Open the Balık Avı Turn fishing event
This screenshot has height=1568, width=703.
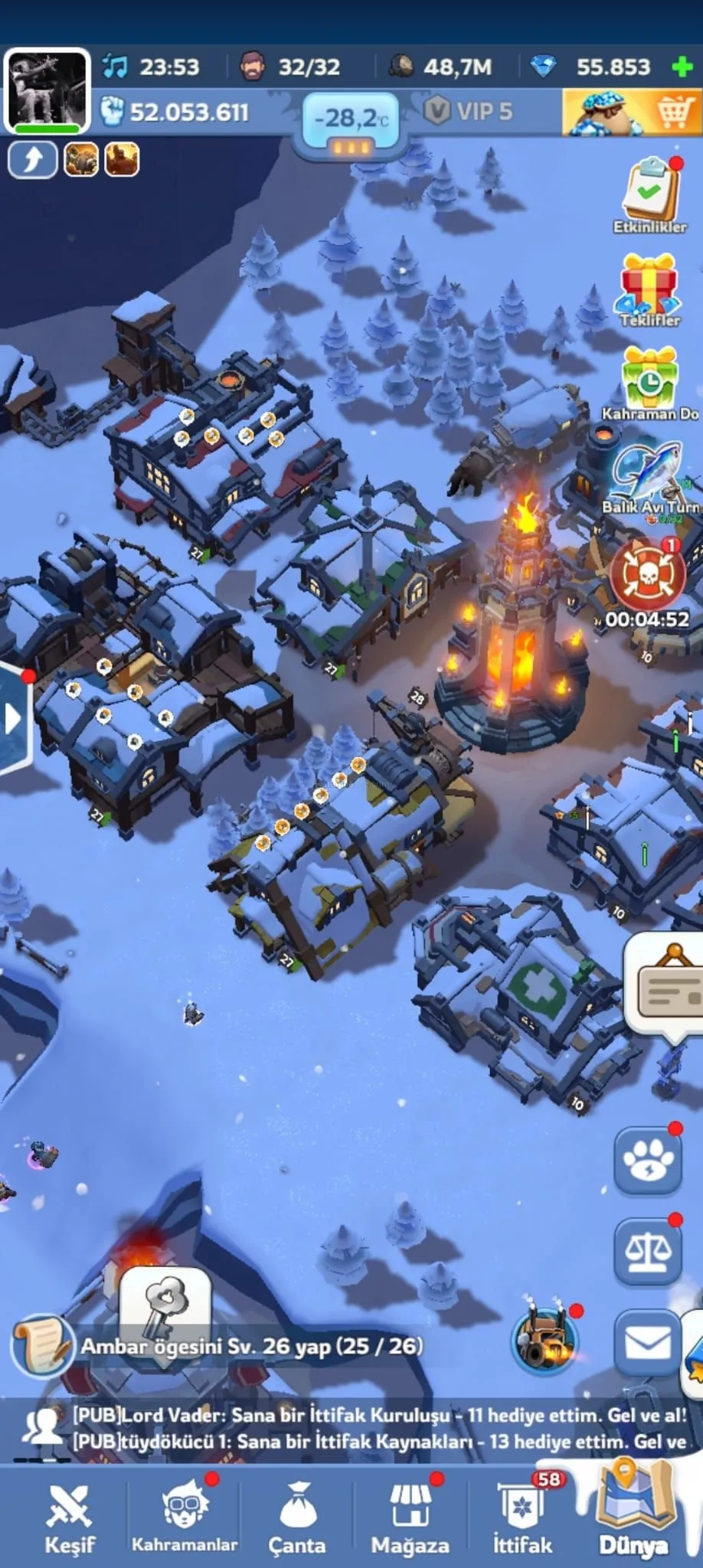click(x=651, y=479)
